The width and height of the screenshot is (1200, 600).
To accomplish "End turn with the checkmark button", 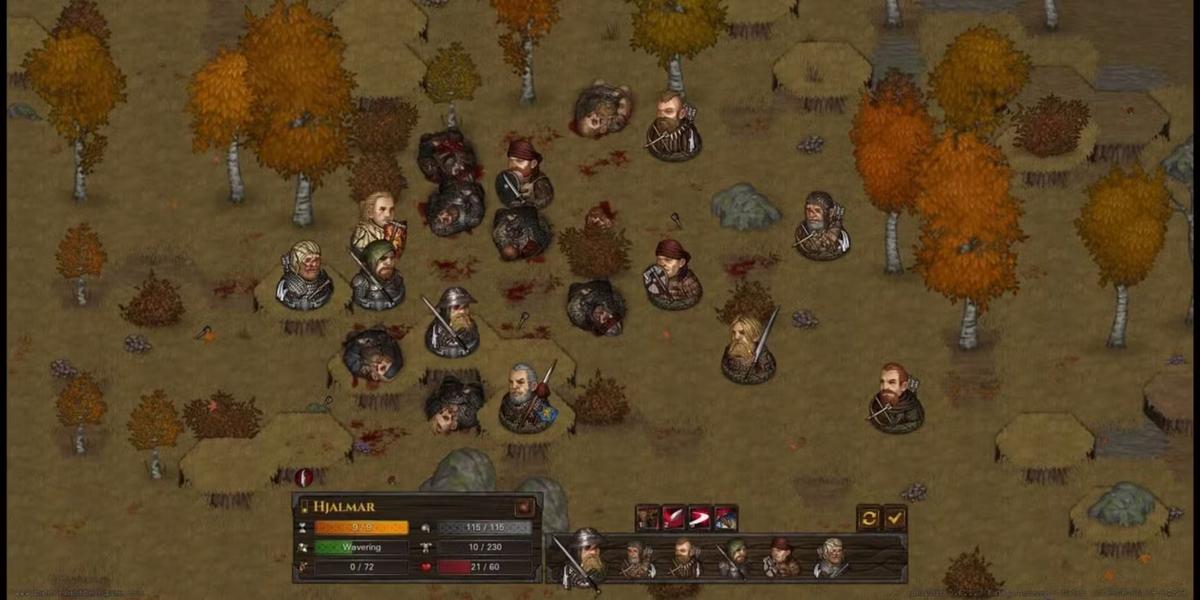I will [895, 517].
